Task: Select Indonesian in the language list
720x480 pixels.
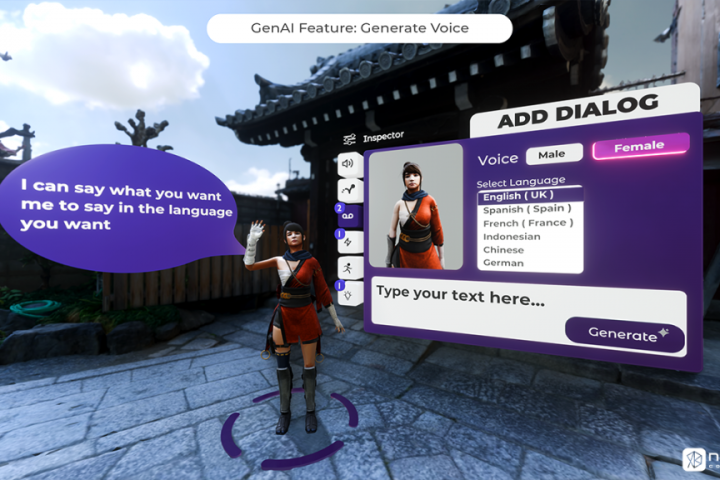Action: tap(512, 236)
